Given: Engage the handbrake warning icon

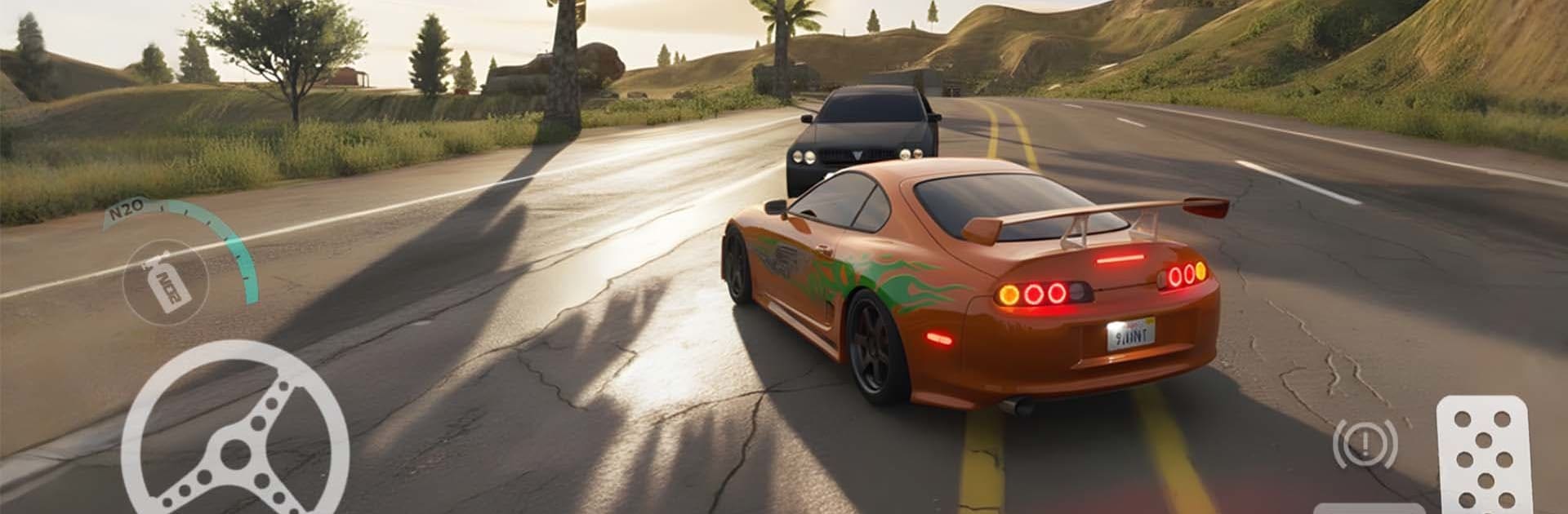Looking at the screenshot, I should [x=1364, y=445].
